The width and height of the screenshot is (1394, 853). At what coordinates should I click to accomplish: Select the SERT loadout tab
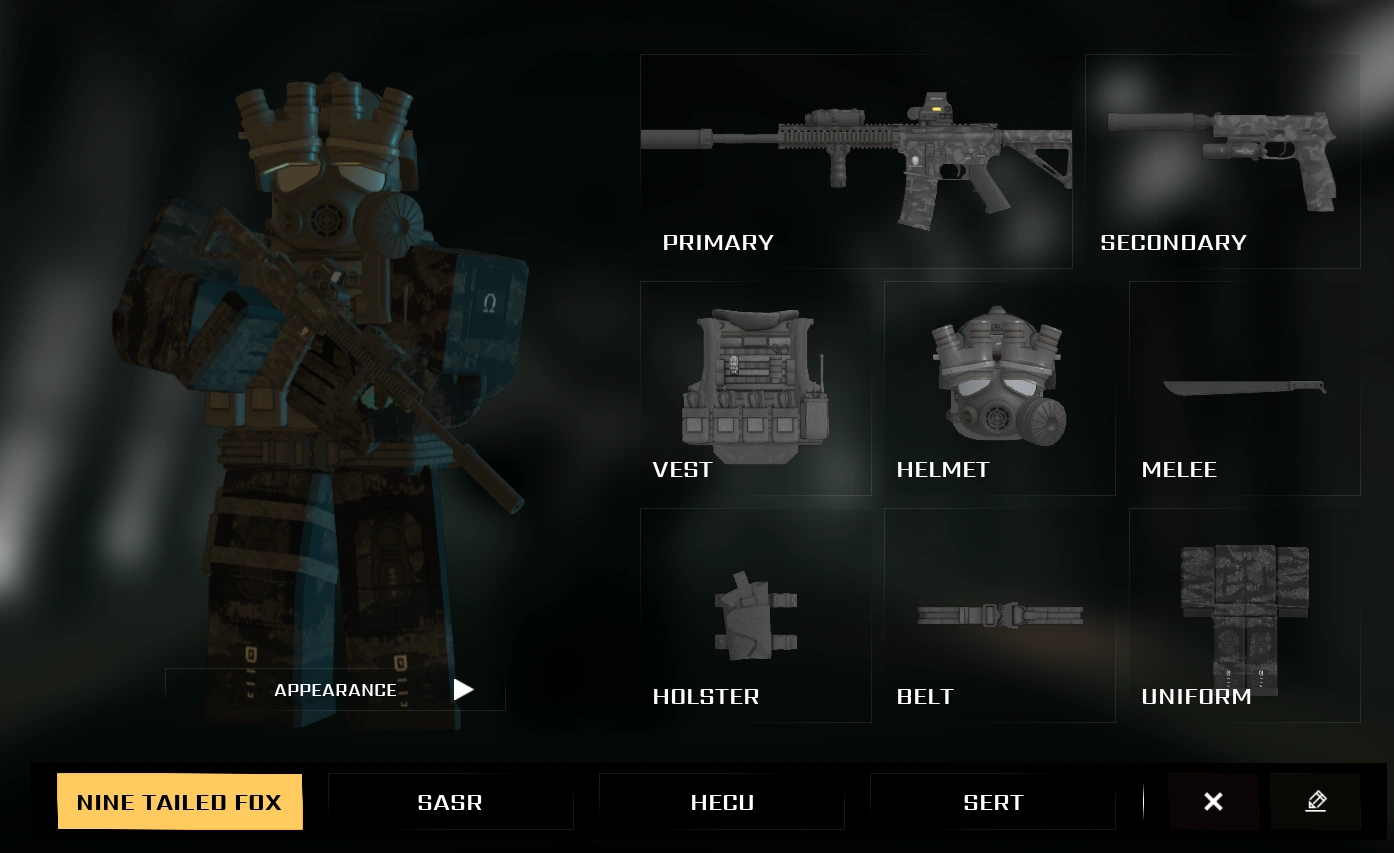click(994, 801)
